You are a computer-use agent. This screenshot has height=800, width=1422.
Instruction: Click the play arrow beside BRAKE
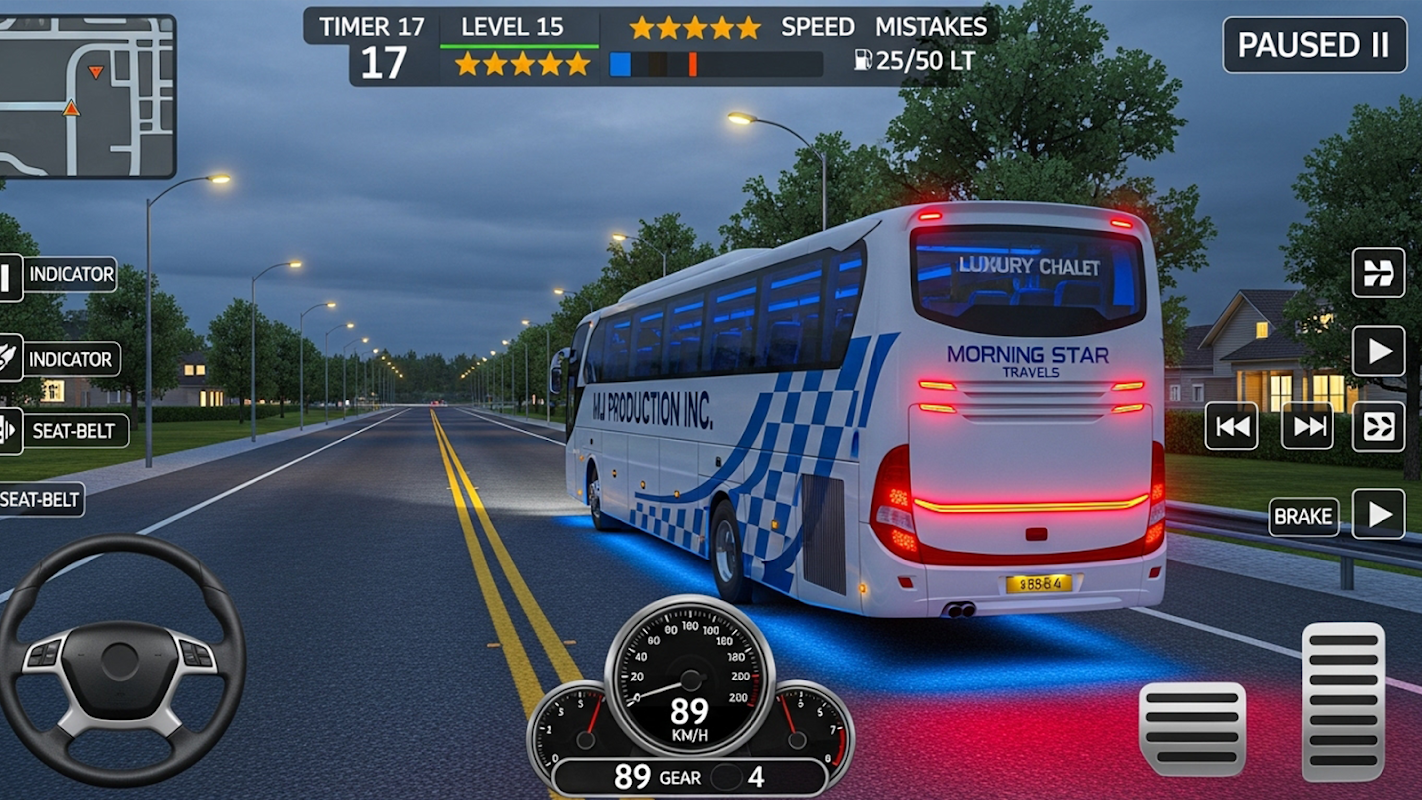1379,514
